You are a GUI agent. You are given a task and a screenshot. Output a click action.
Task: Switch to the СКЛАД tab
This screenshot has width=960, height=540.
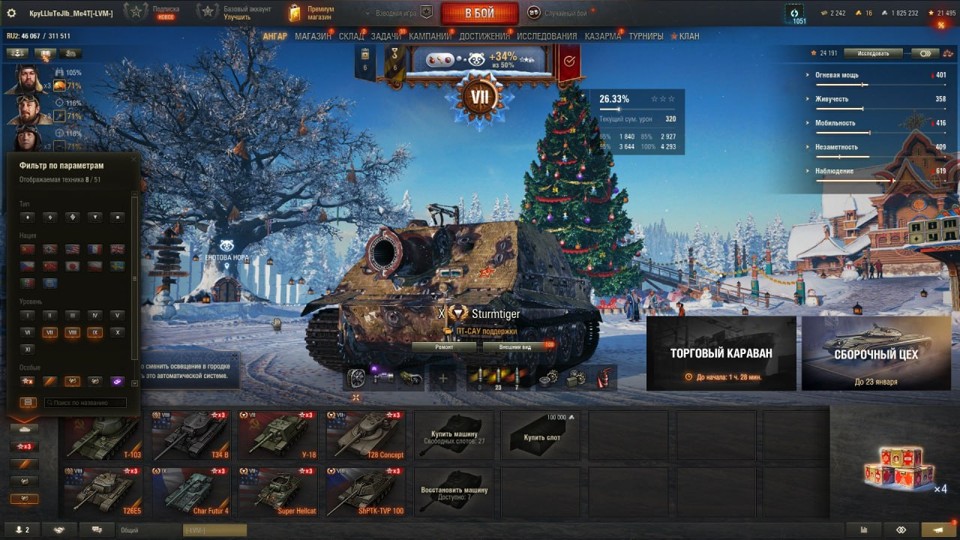pyautogui.click(x=352, y=36)
